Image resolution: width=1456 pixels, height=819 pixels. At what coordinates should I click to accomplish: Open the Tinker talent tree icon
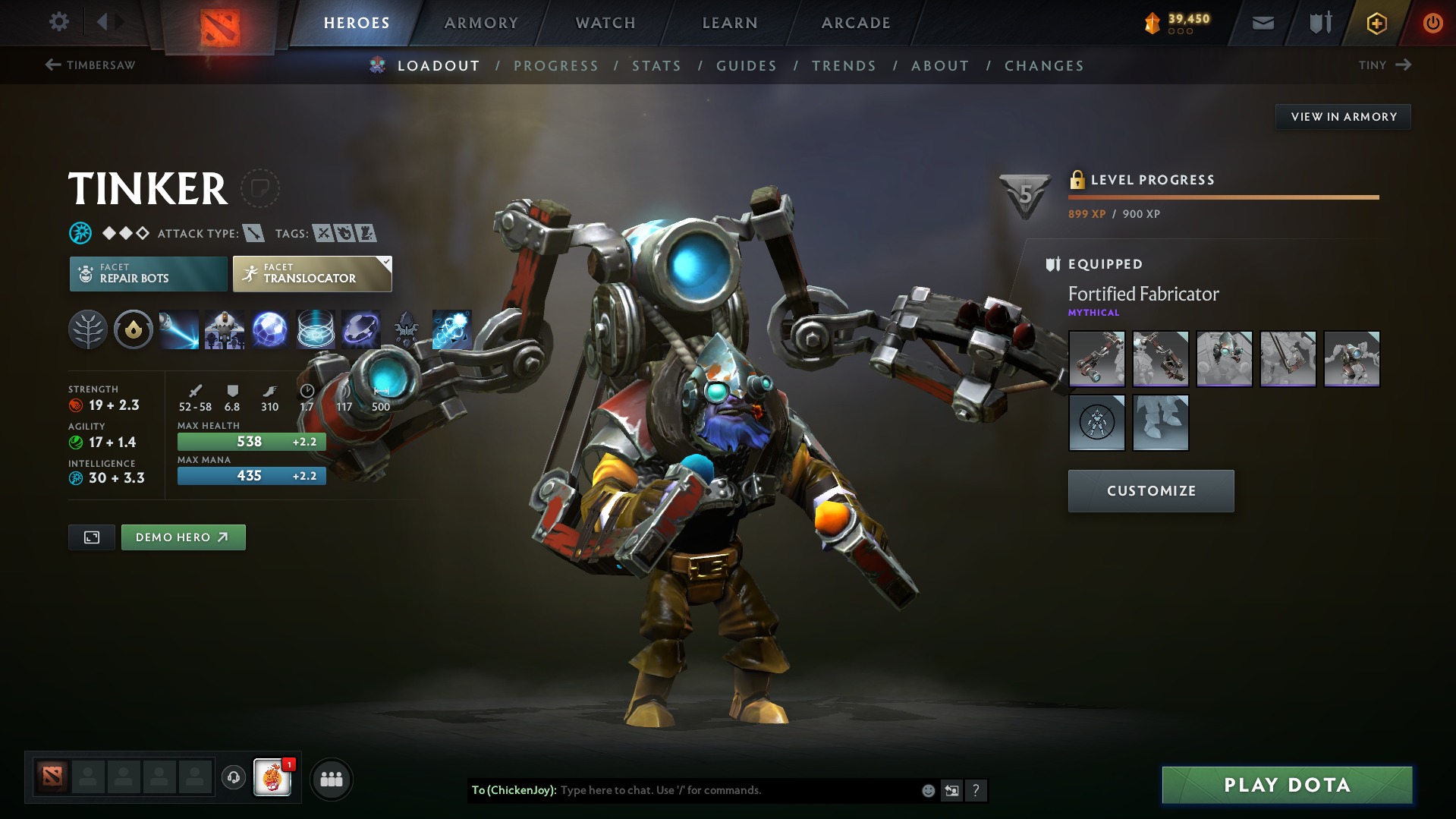click(x=87, y=329)
